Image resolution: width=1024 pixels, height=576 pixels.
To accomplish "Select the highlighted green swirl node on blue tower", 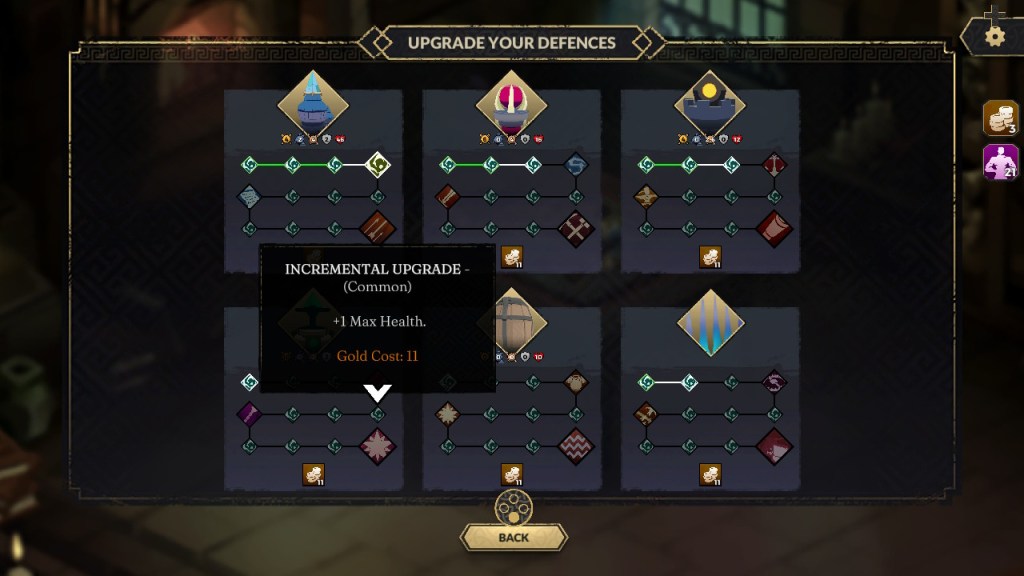I will pos(377,164).
